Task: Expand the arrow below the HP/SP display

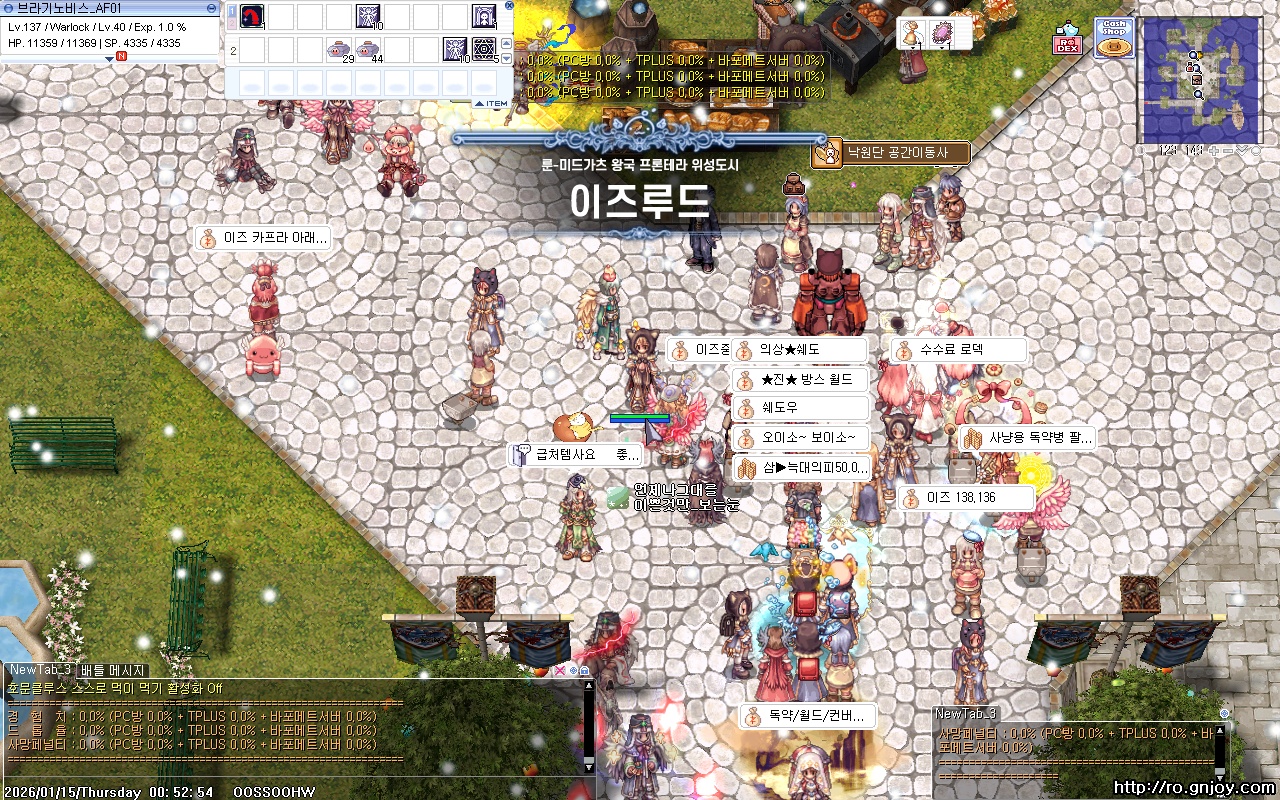Action: [109, 59]
